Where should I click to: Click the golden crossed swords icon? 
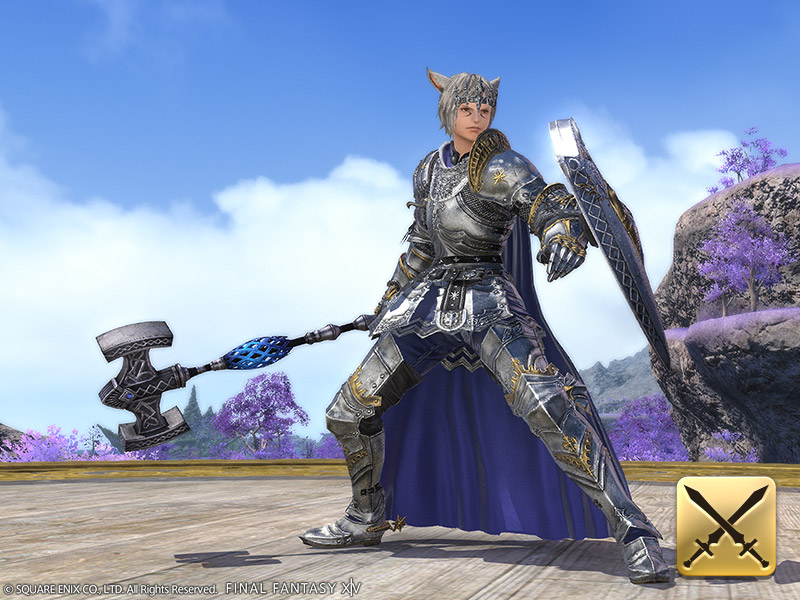pos(726,527)
